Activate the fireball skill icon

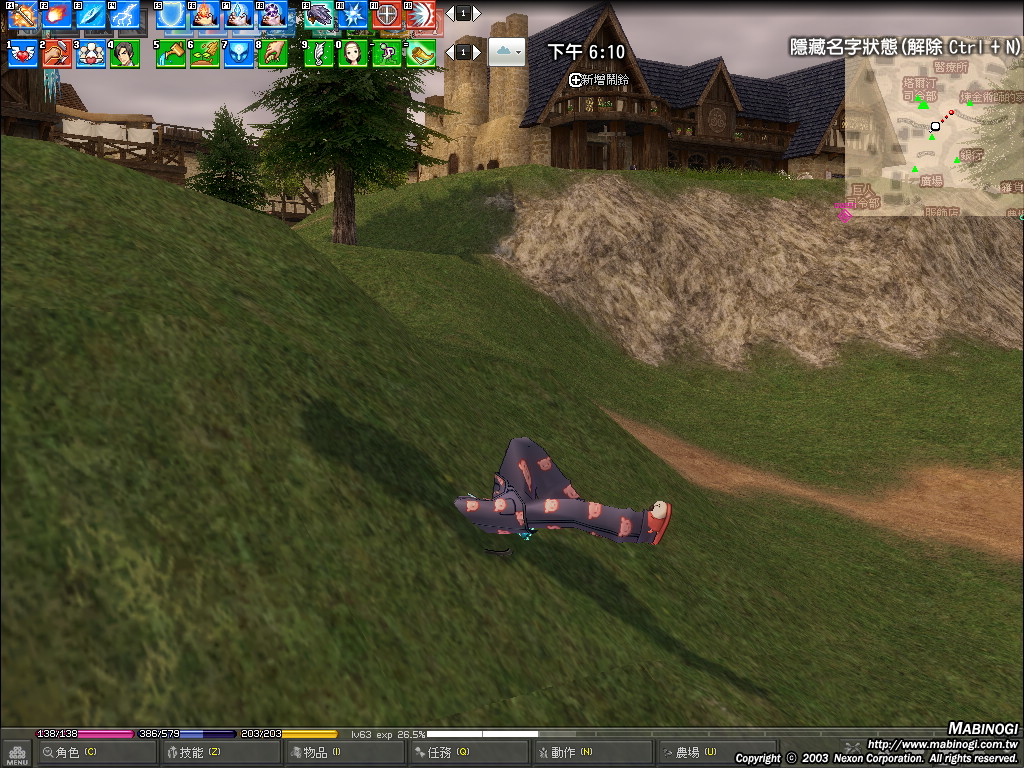(x=57, y=15)
